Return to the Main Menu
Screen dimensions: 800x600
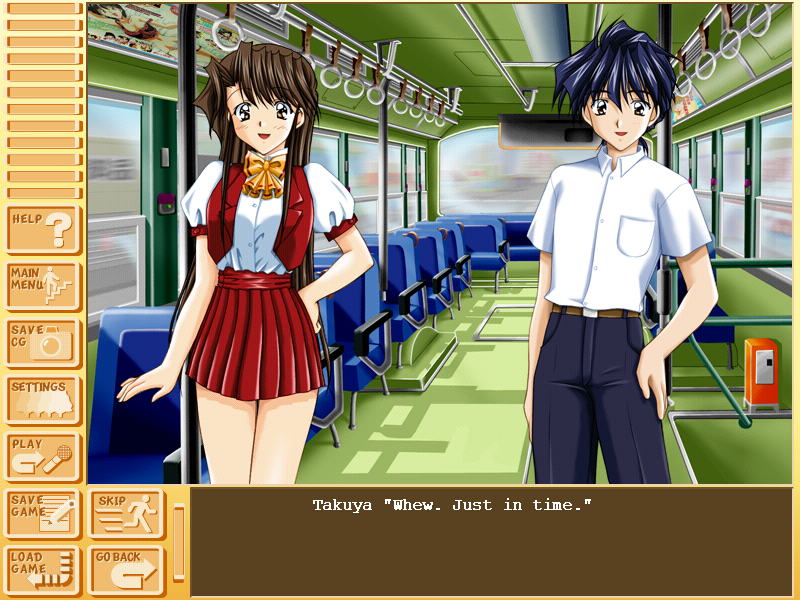coord(43,287)
